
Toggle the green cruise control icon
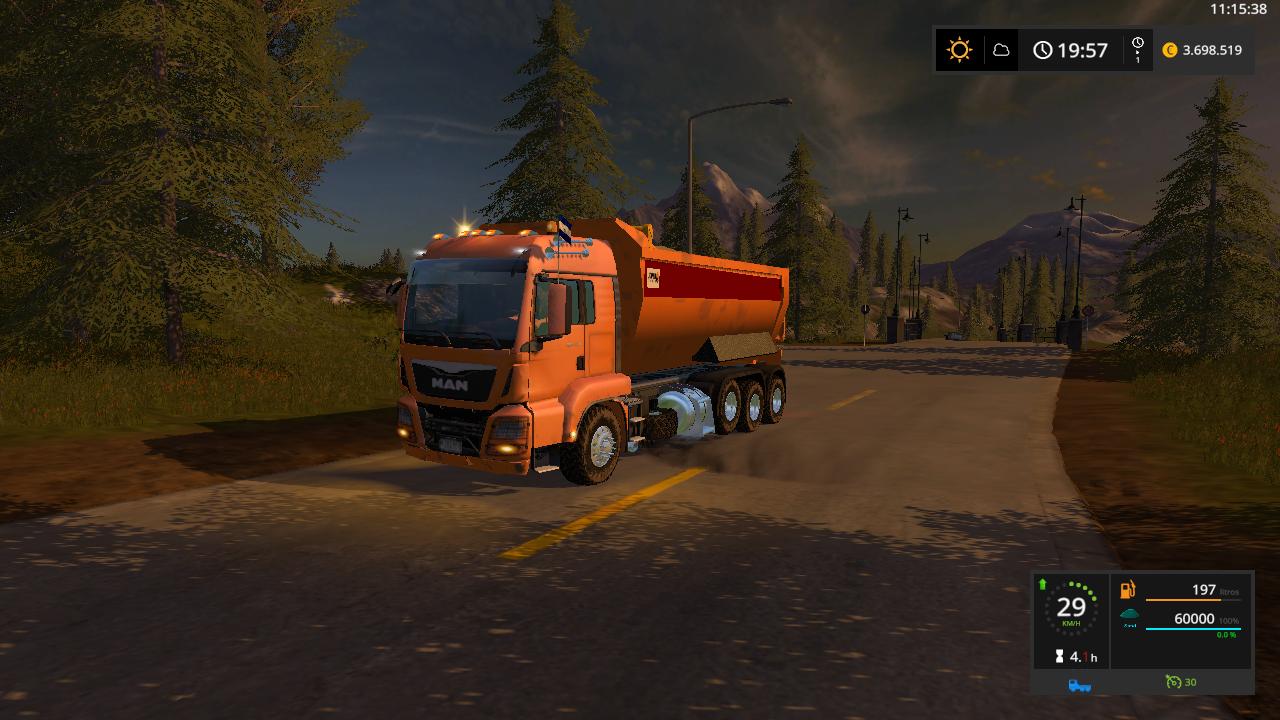pos(1174,682)
